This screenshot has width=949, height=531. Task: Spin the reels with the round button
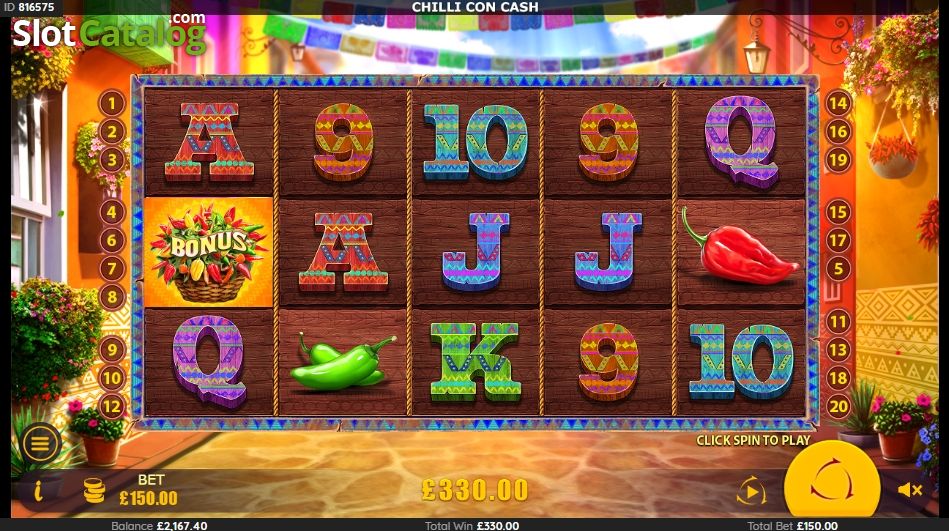(831, 488)
